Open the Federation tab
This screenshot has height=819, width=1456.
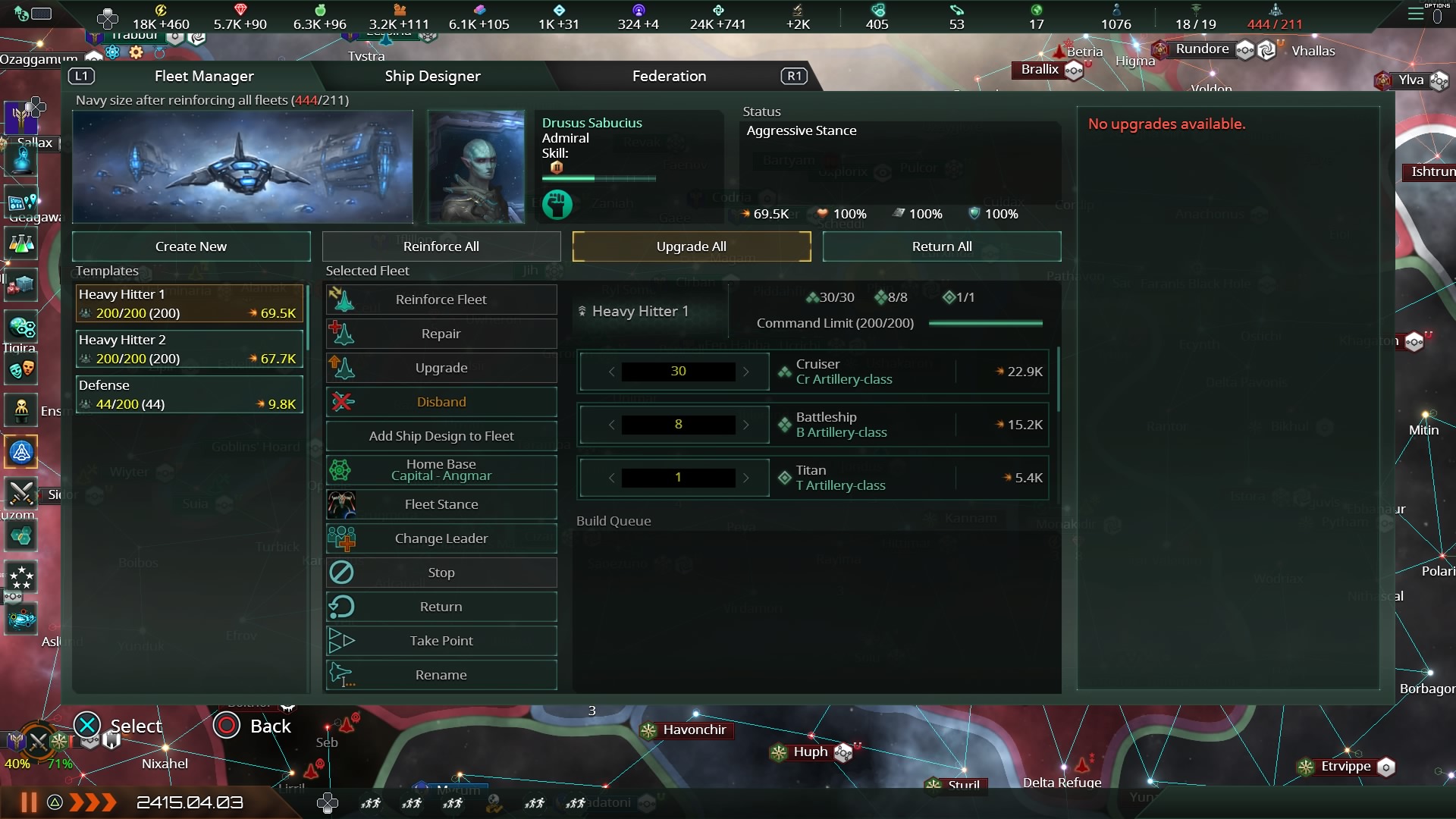point(669,76)
